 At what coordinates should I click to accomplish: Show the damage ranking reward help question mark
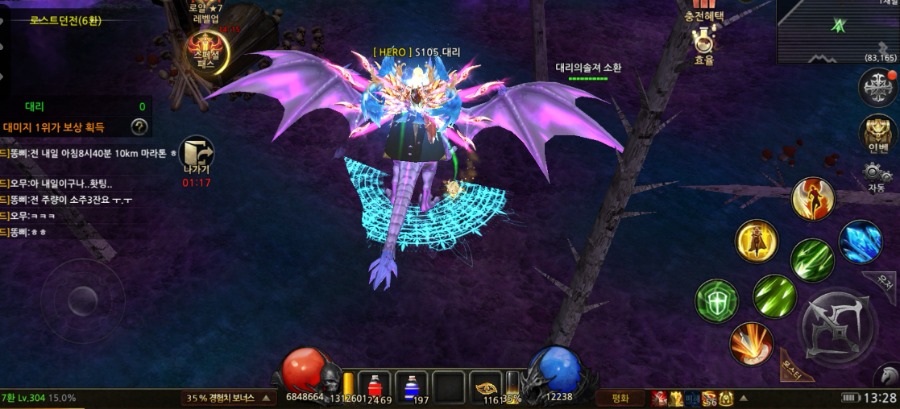140,126
